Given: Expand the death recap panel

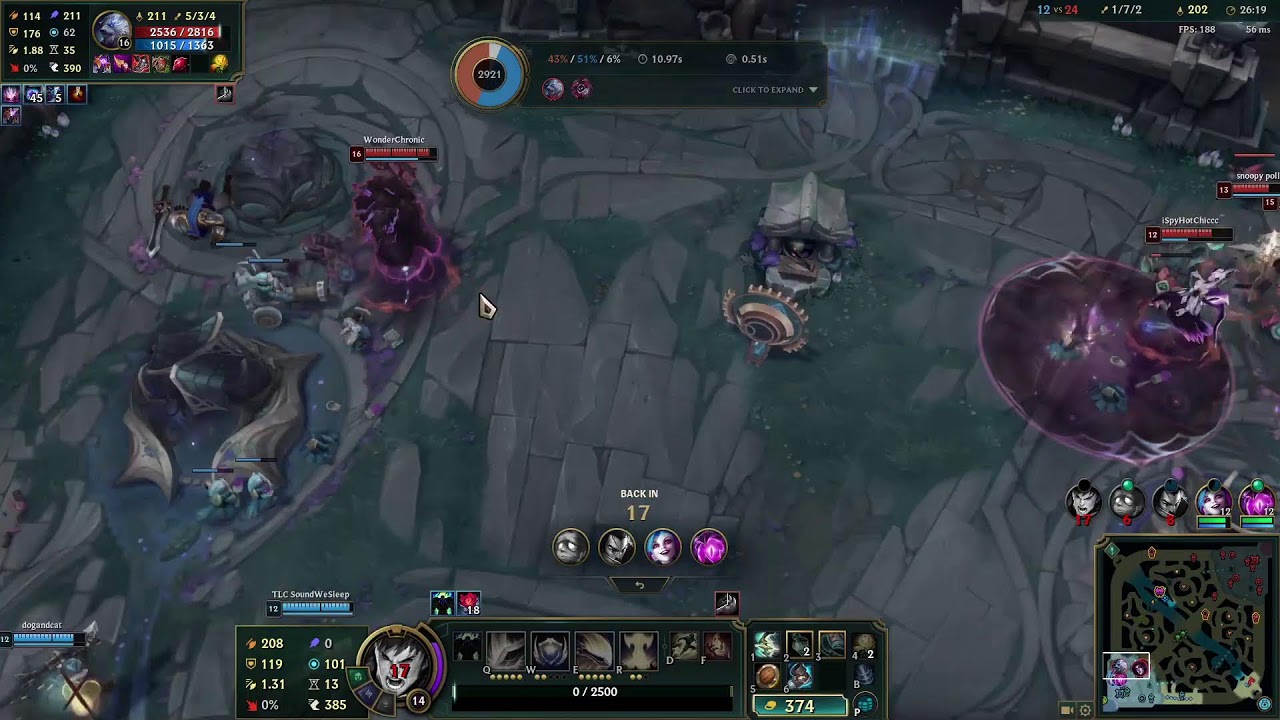Looking at the screenshot, I should coord(774,90).
